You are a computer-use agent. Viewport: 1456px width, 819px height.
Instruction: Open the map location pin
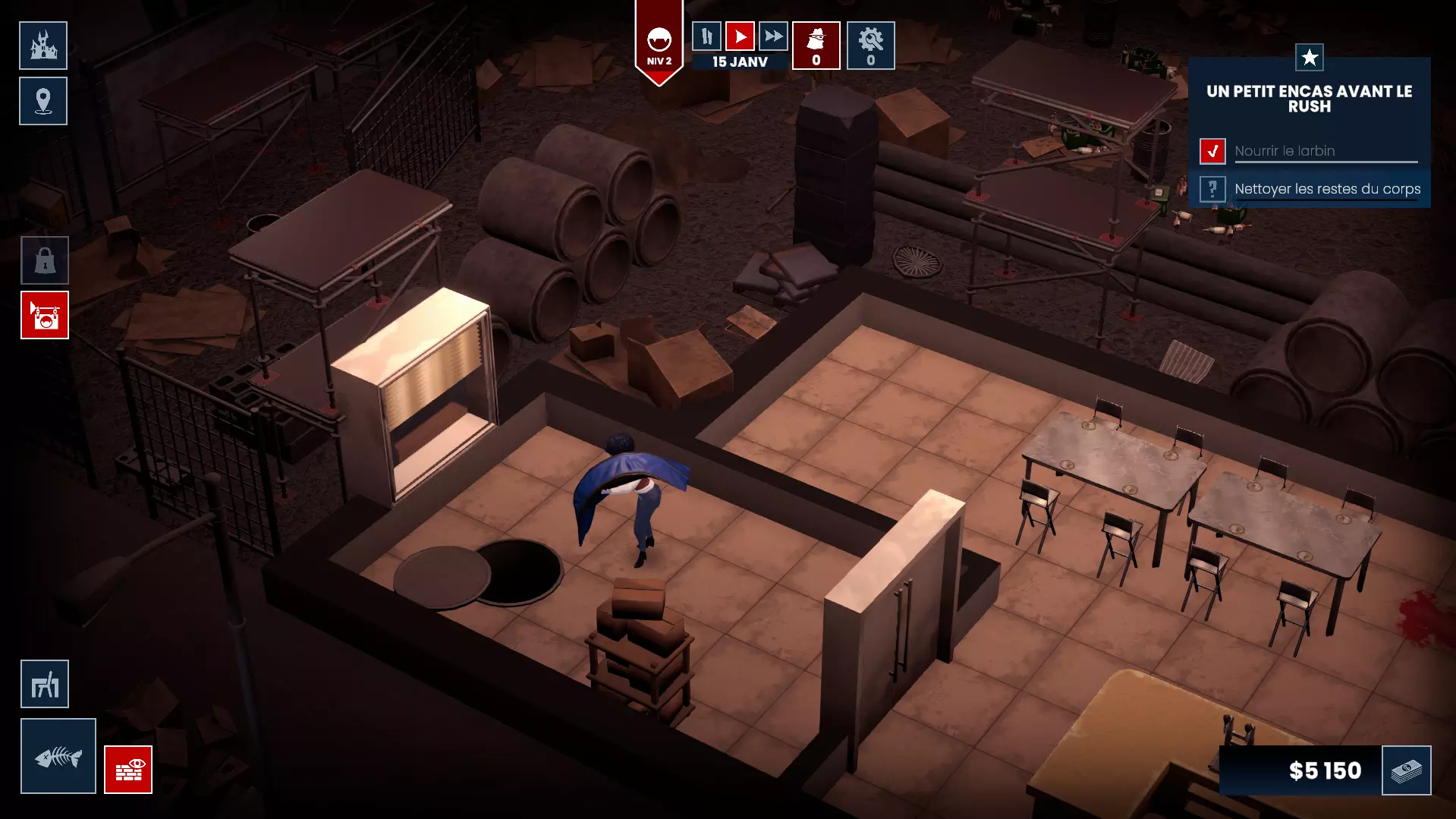click(x=43, y=101)
